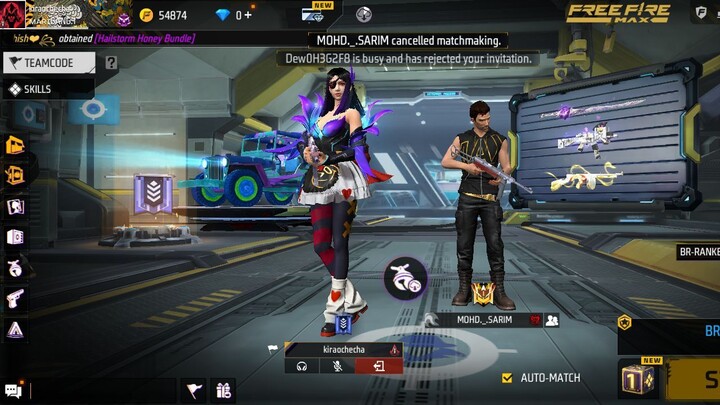This screenshot has width=720, height=405.
Task: Open the player profile avatar
Action: [x=13, y=13]
